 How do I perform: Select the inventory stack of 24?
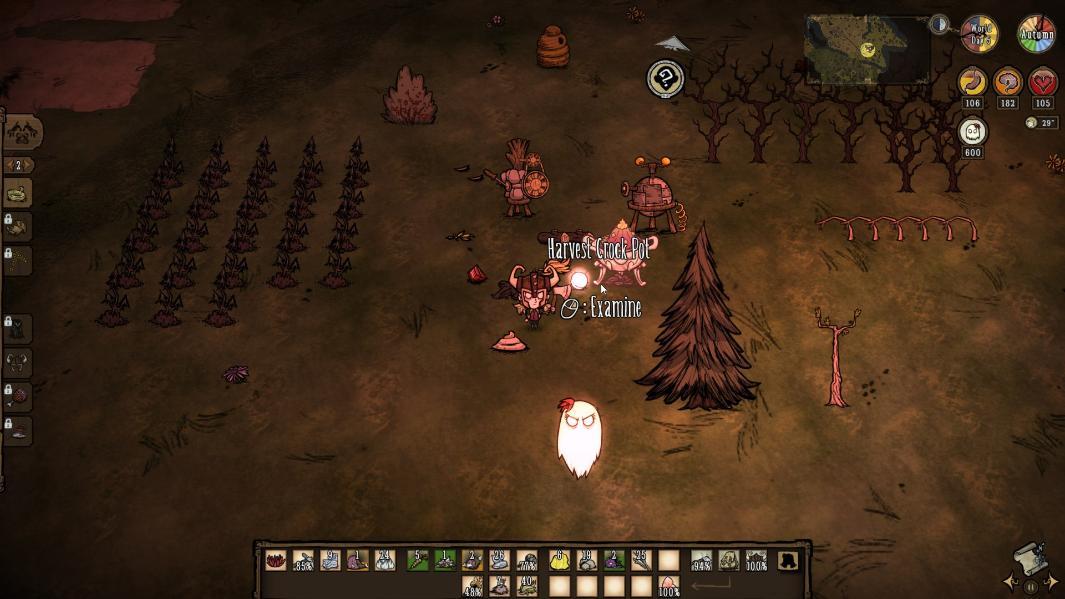tap(385, 562)
